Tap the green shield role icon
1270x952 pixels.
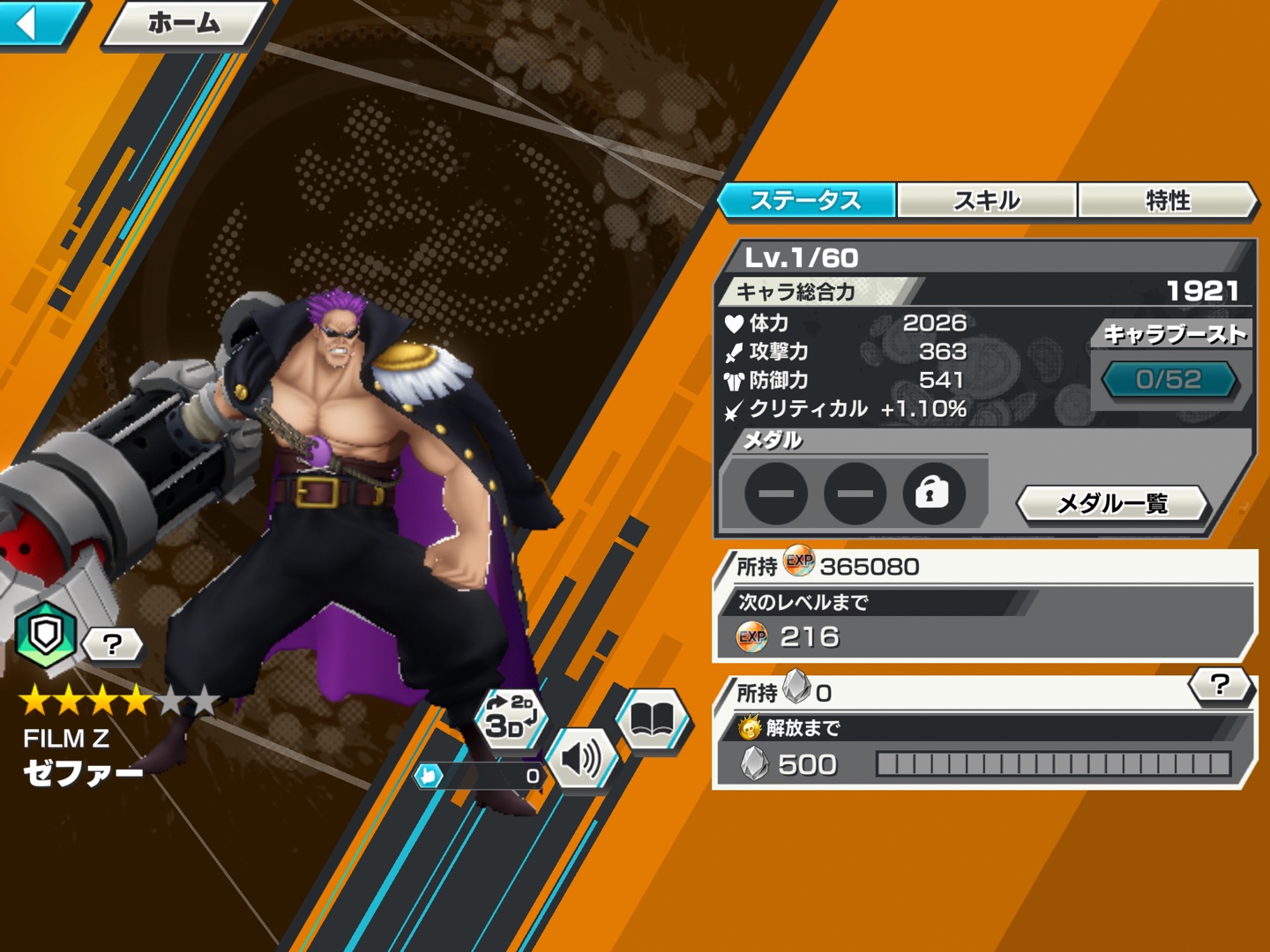46,633
